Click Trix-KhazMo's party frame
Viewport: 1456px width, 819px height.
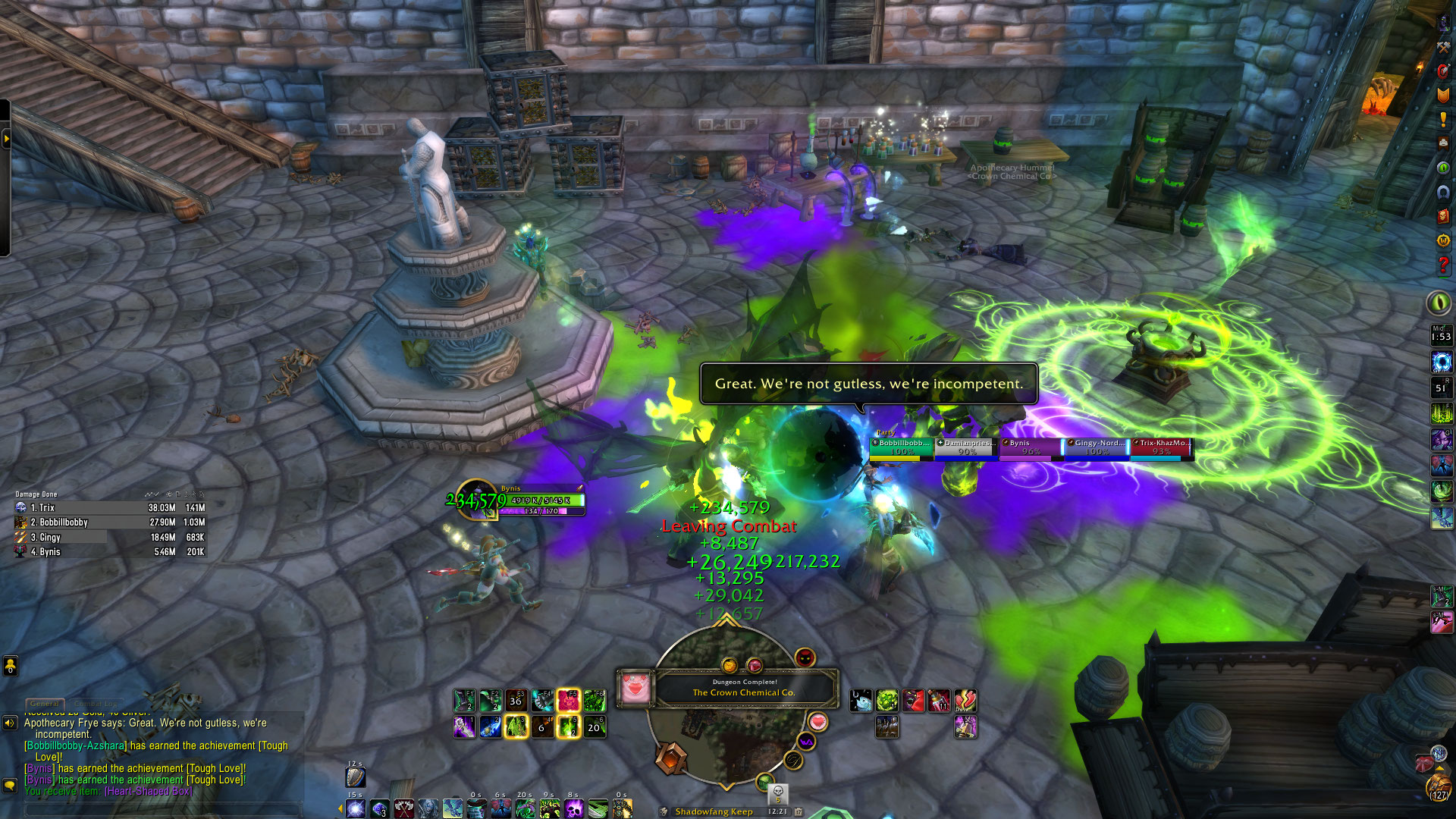tap(1161, 447)
